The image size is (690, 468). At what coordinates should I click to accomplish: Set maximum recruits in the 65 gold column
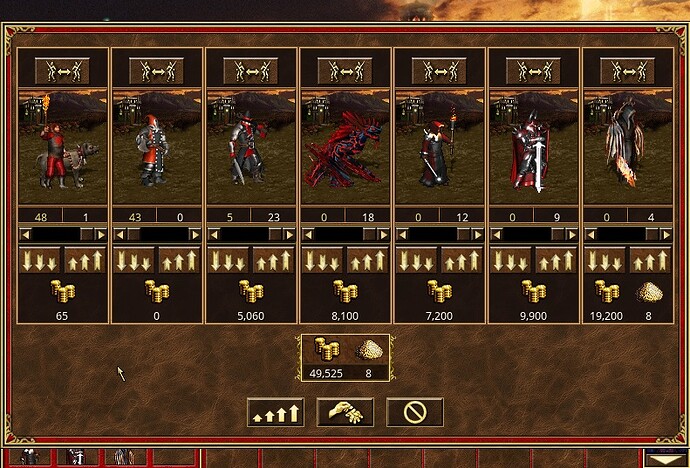[x=86, y=260]
